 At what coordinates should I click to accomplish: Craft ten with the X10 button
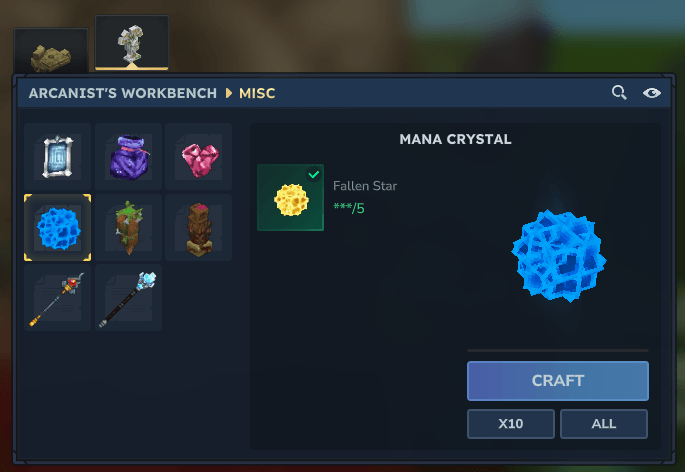(511, 424)
